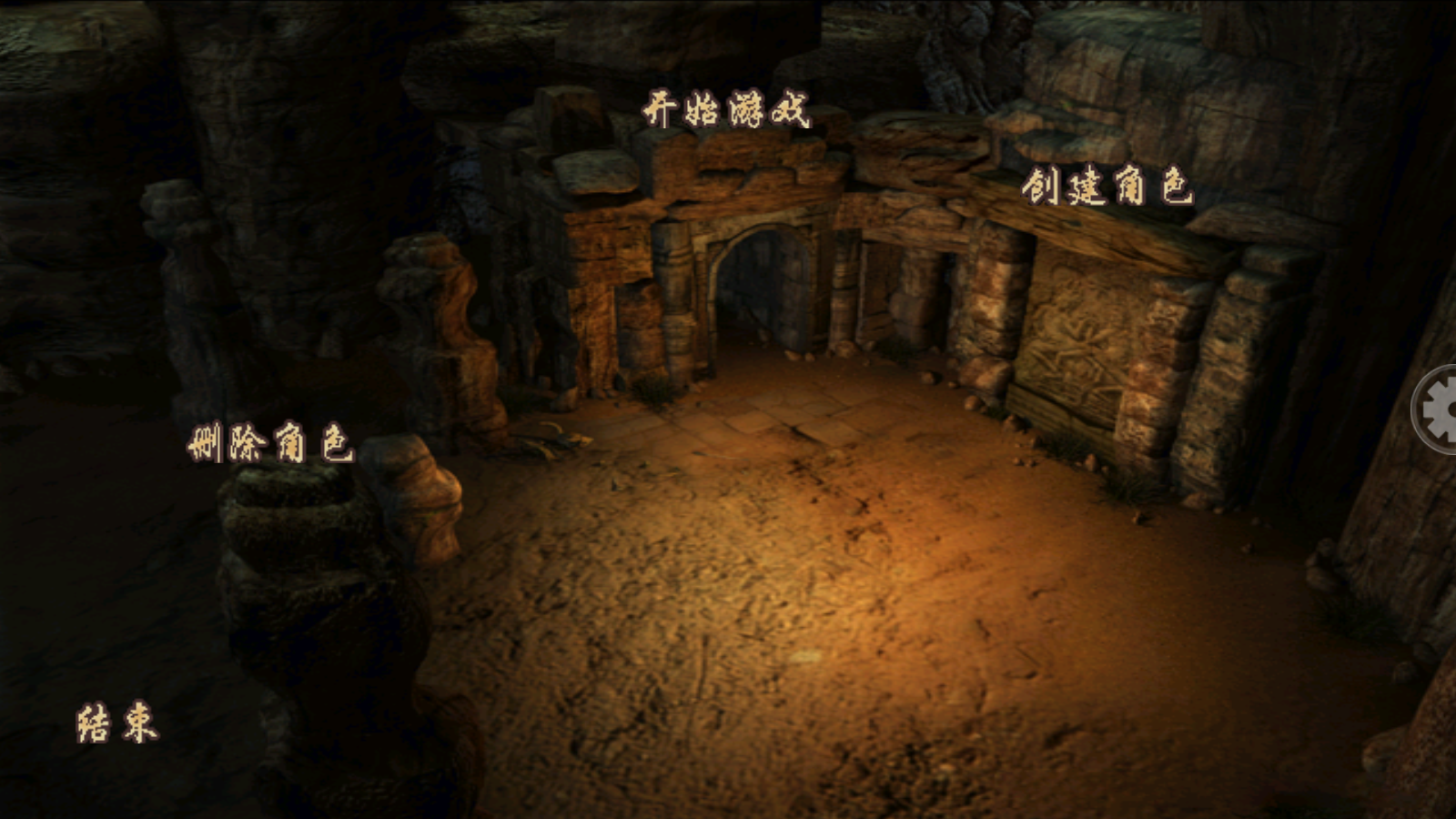This screenshot has width=1456, height=819.
Task: Select 创建角色 to create a character
Action: tap(1107, 187)
